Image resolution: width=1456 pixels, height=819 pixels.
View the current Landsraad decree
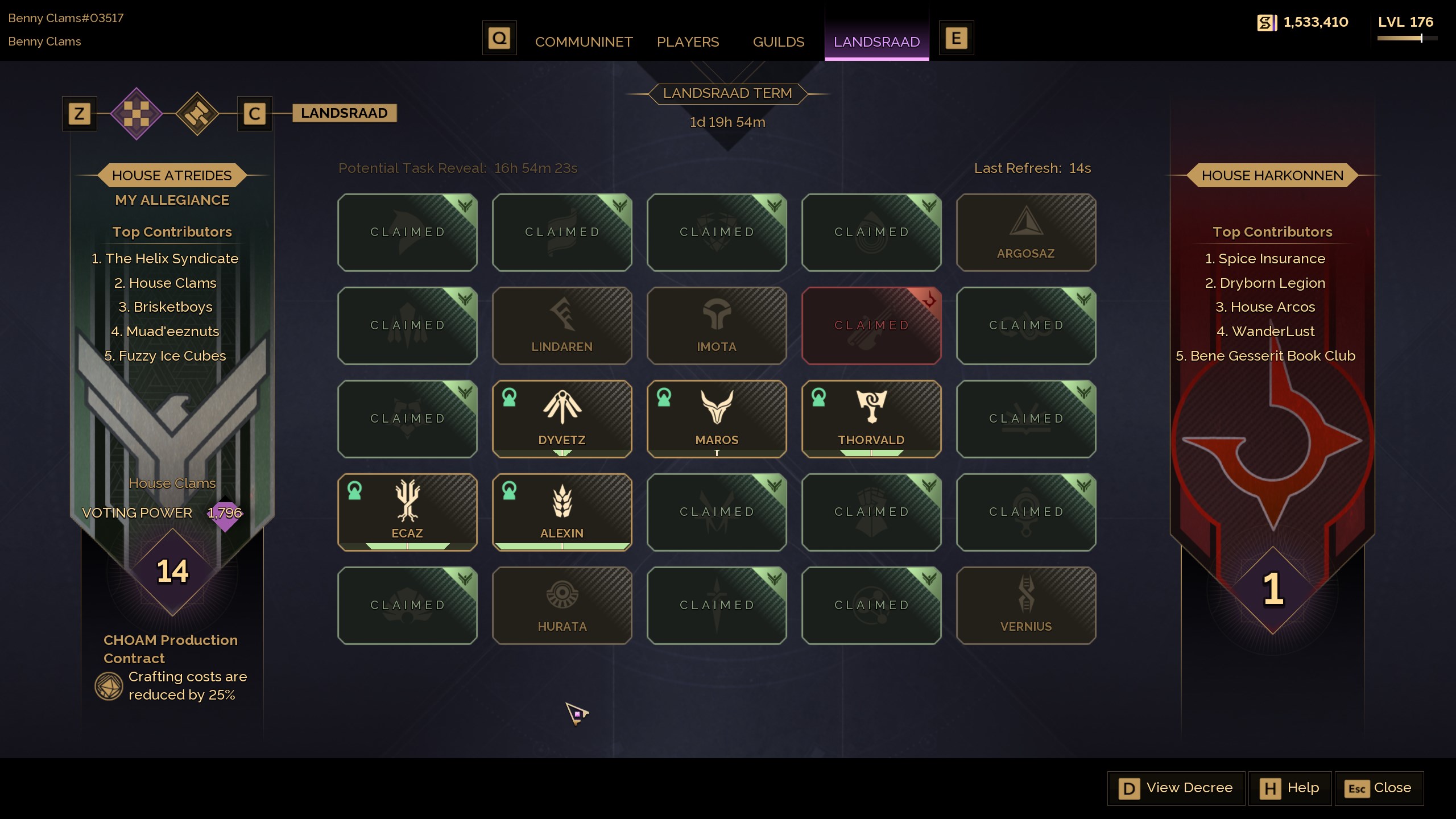click(x=1176, y=788)
